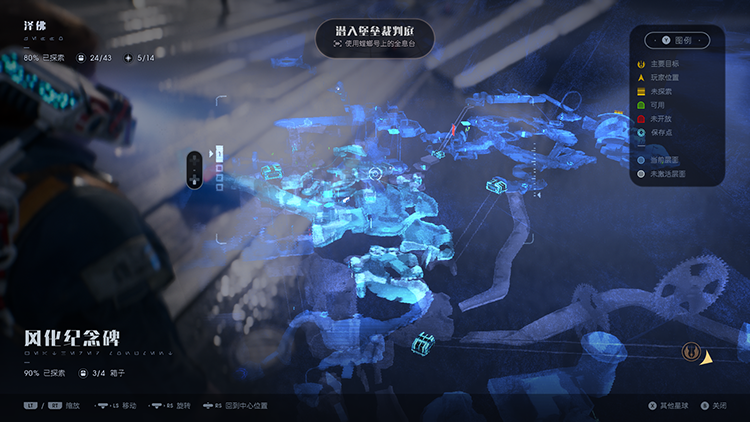Image resolution: width=750 pixels, height=422 pixels.
Task: Pick the green 可用 legend entry
Action: point(662,105)
